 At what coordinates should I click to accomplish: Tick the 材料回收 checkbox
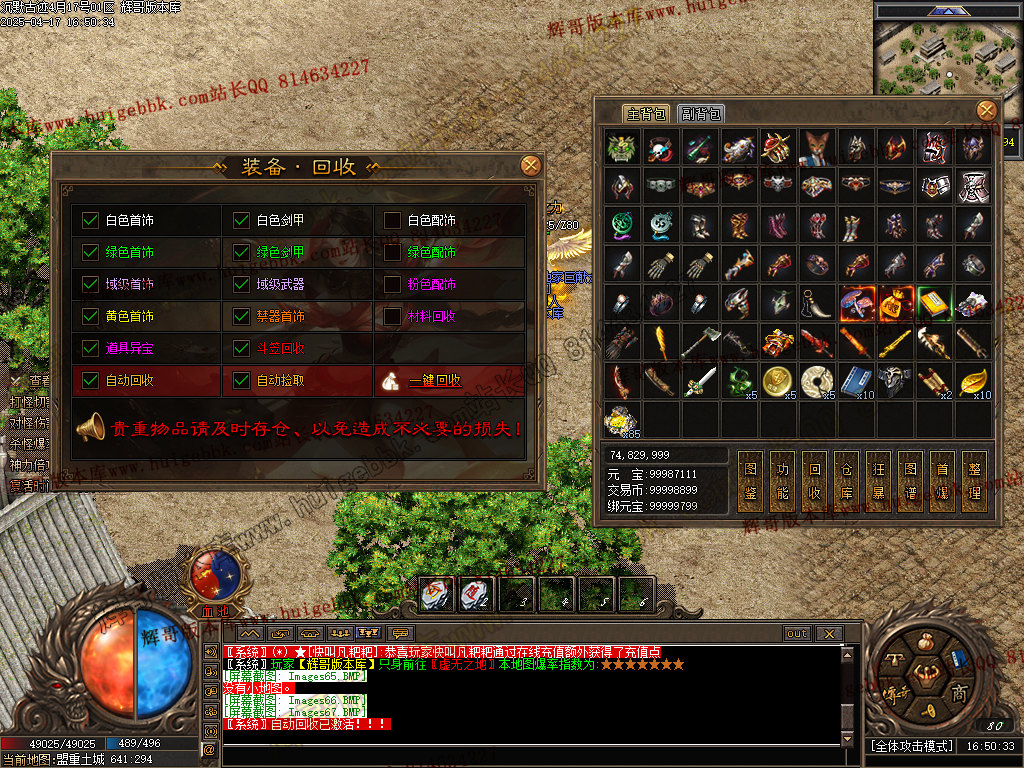[393, 316]
